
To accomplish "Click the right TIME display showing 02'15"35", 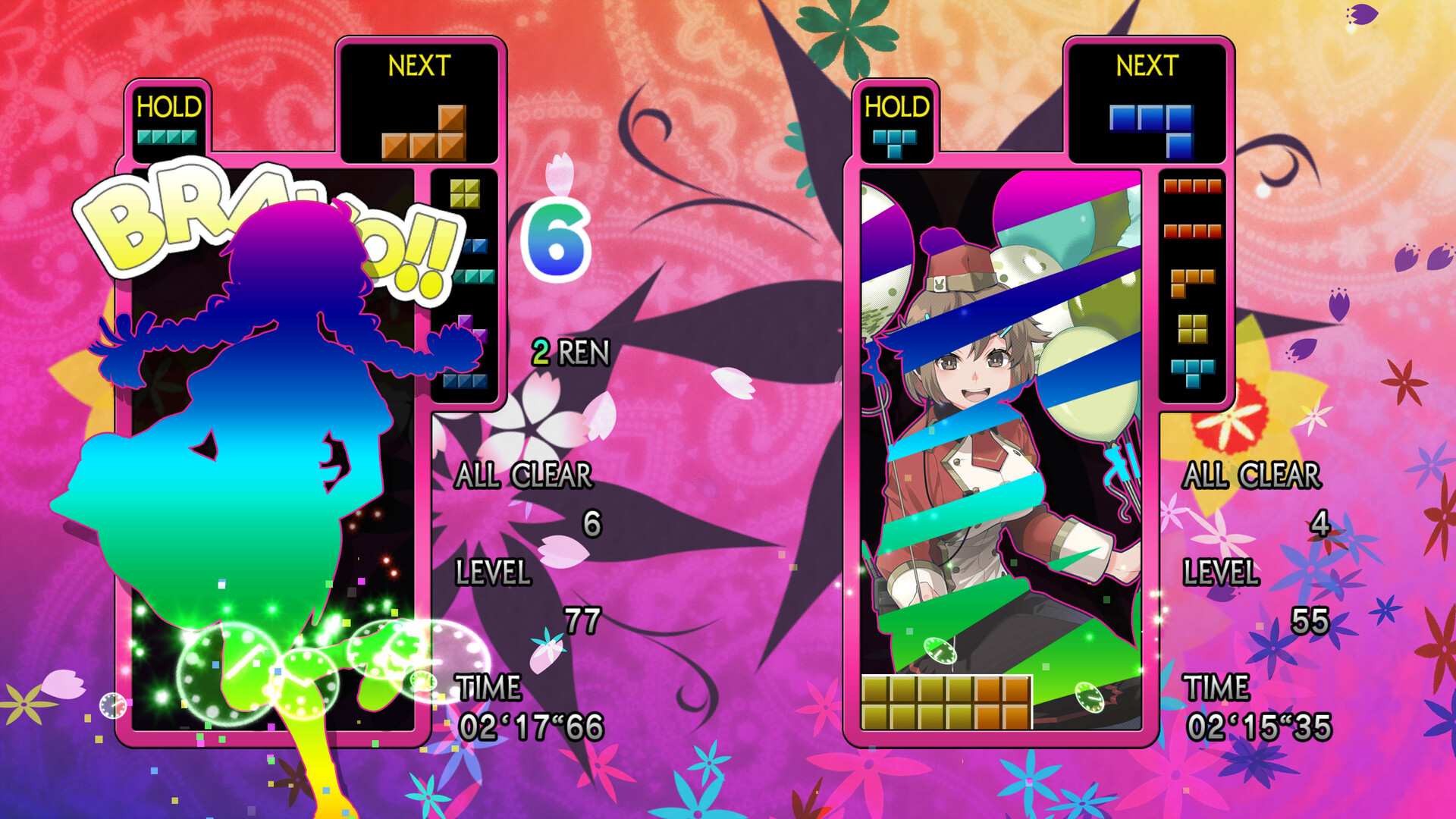I will click(1260, 726).
